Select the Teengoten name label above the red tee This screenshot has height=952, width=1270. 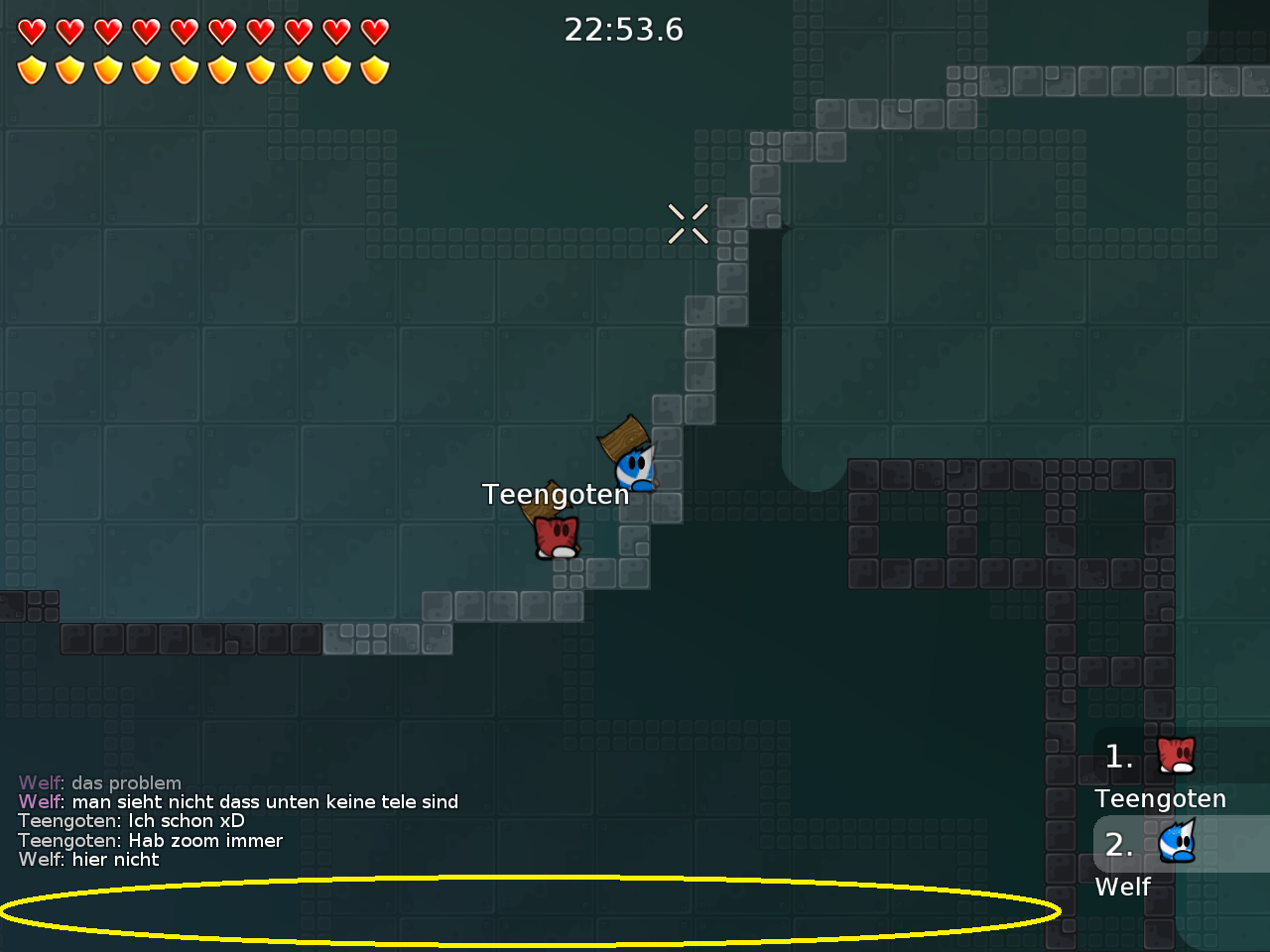557,494
